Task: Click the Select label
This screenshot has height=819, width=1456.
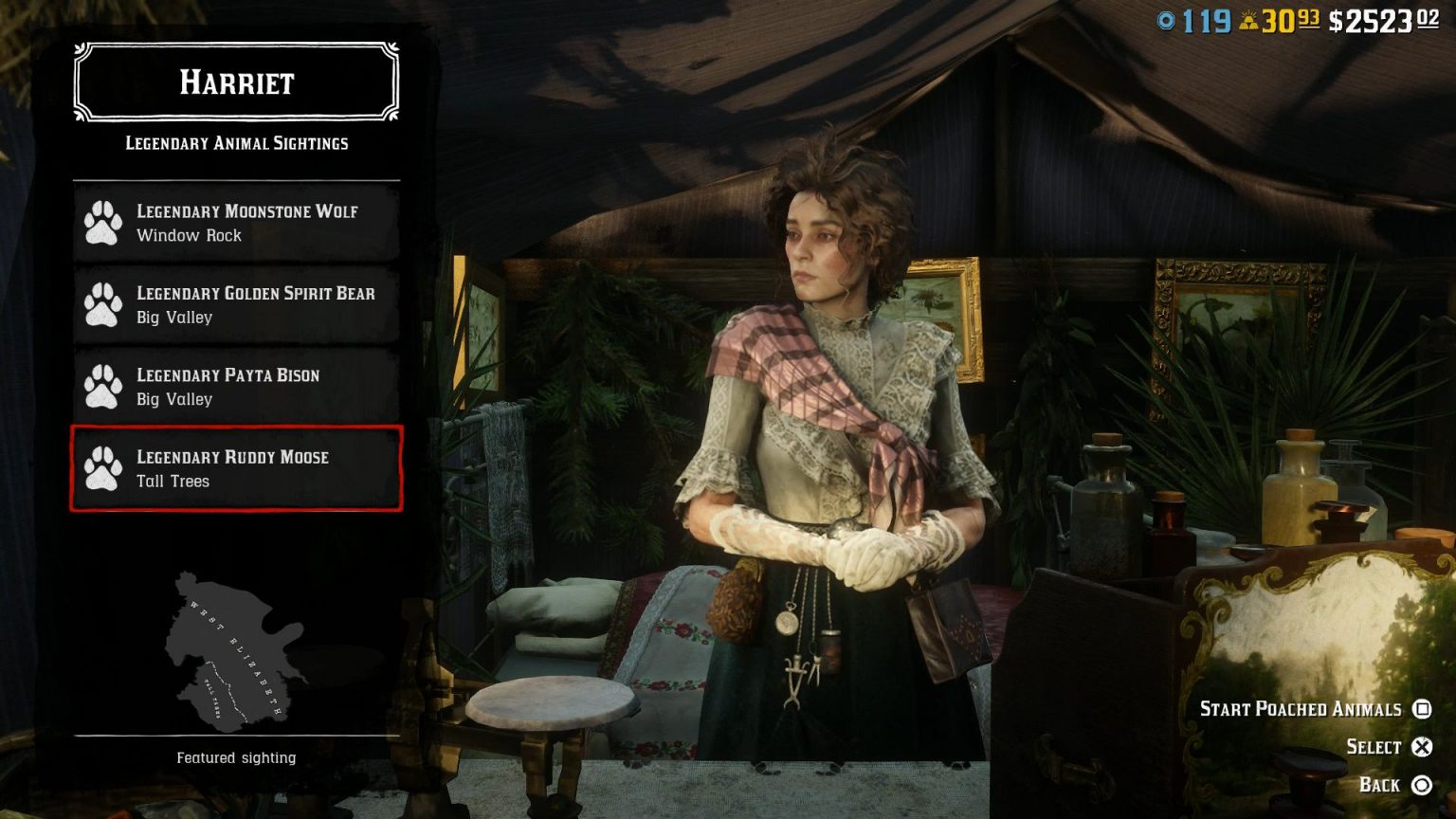Action: [1374, 747]
